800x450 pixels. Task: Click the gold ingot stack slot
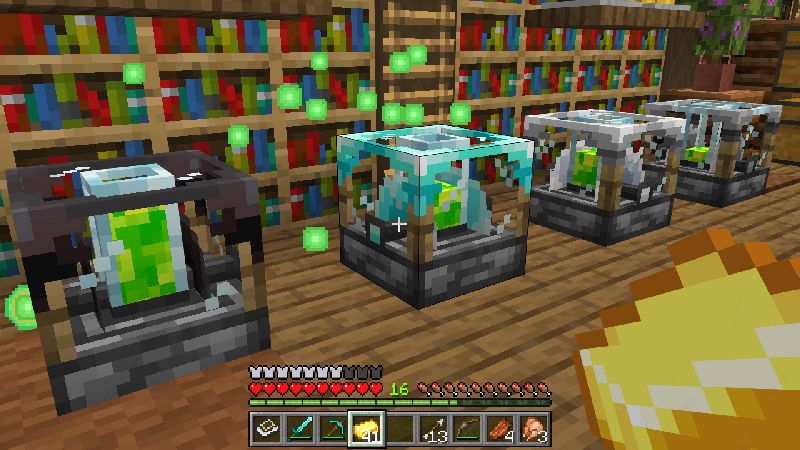365,428
